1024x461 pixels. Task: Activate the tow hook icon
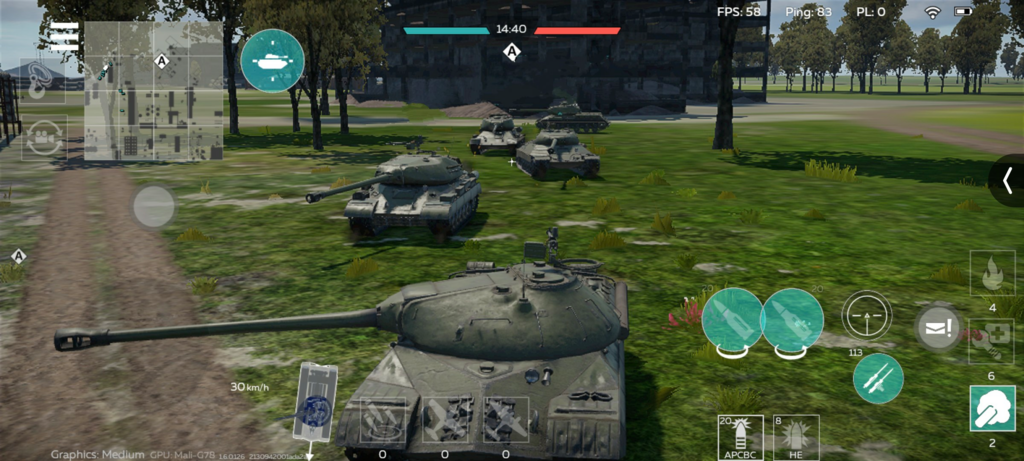click(x=43, y=79)
